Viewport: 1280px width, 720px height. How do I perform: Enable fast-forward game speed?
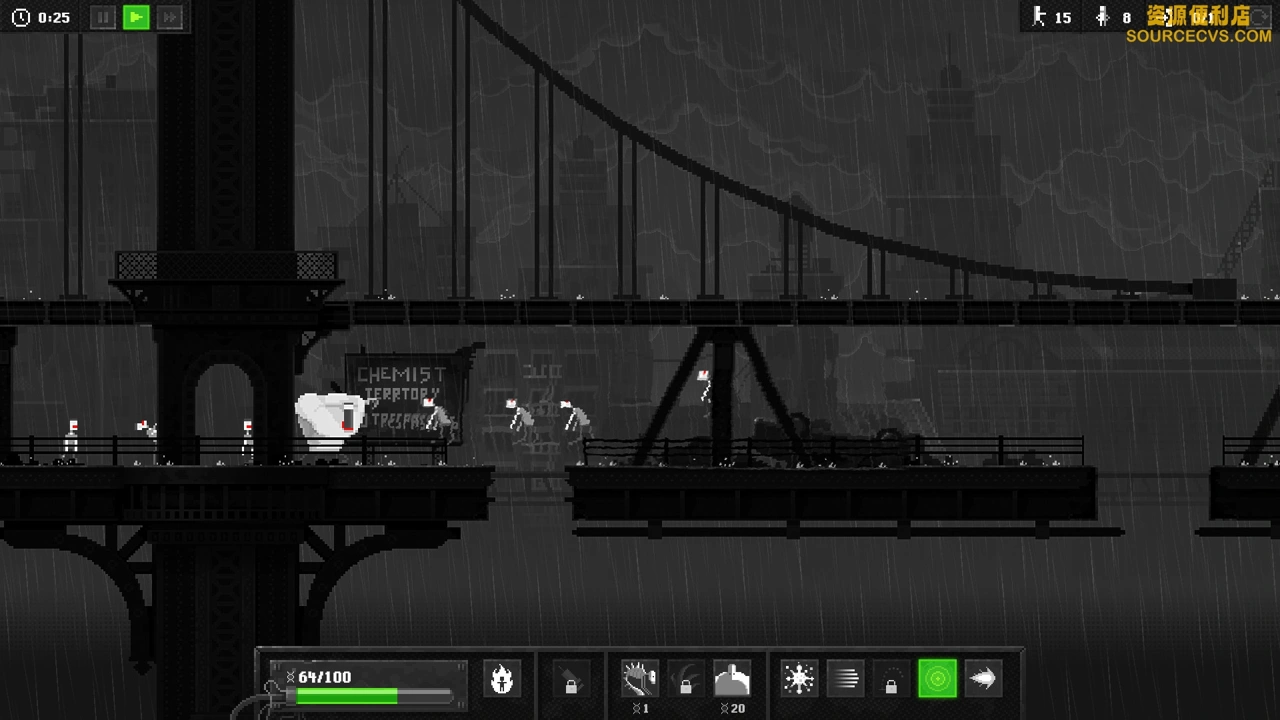click(x=170, y=17)
